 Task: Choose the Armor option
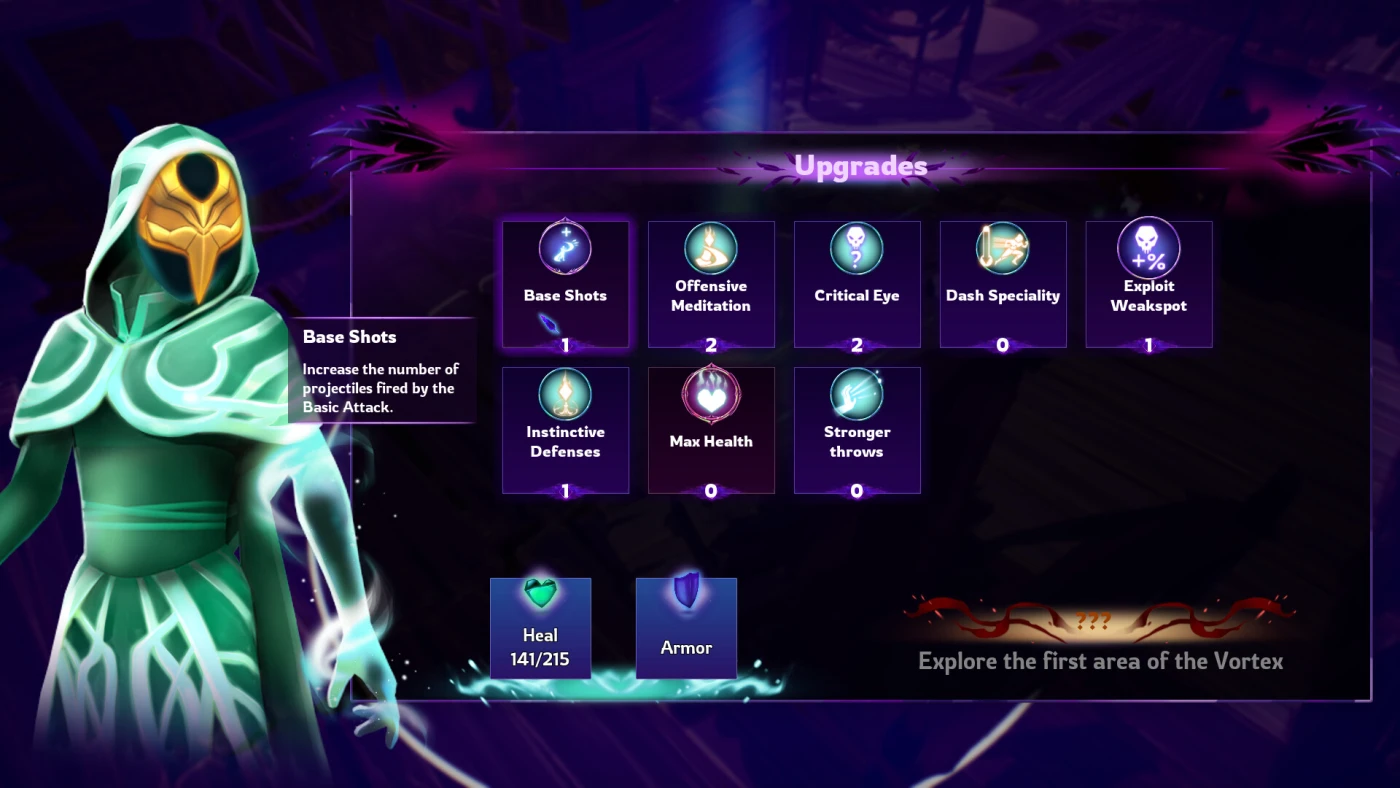click(686, 628)
